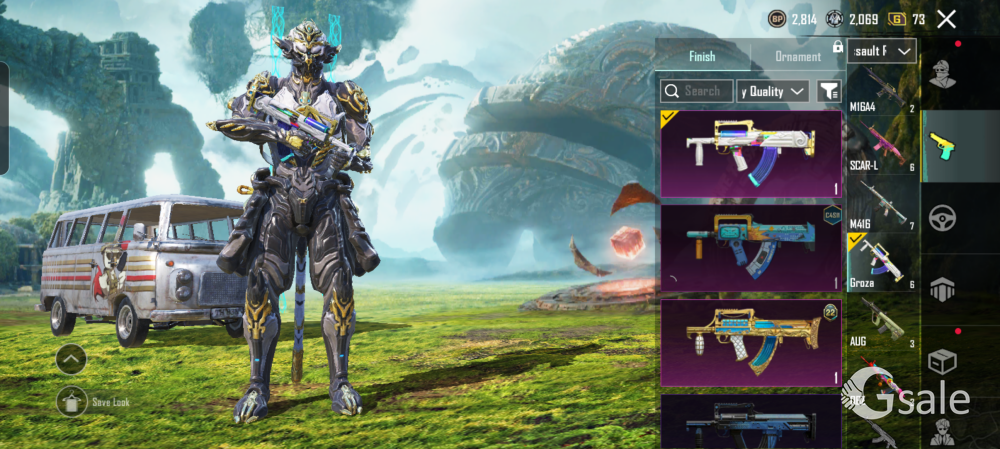Choose the blue and orange Groza skin
The height and width of the screenshot is (449, 1000).
tap(751, 248)
